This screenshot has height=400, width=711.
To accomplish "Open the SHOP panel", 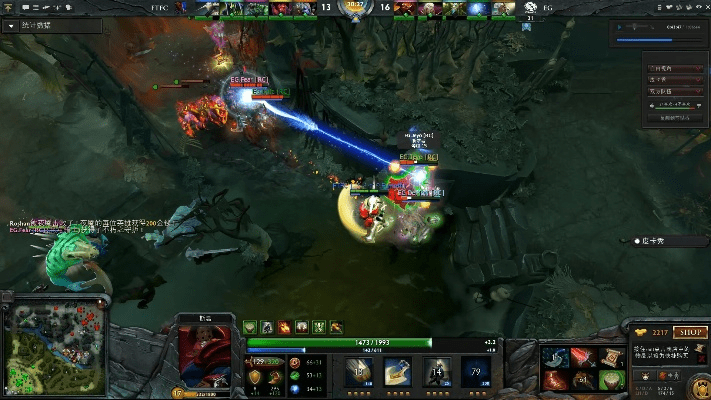I will 690,332.
